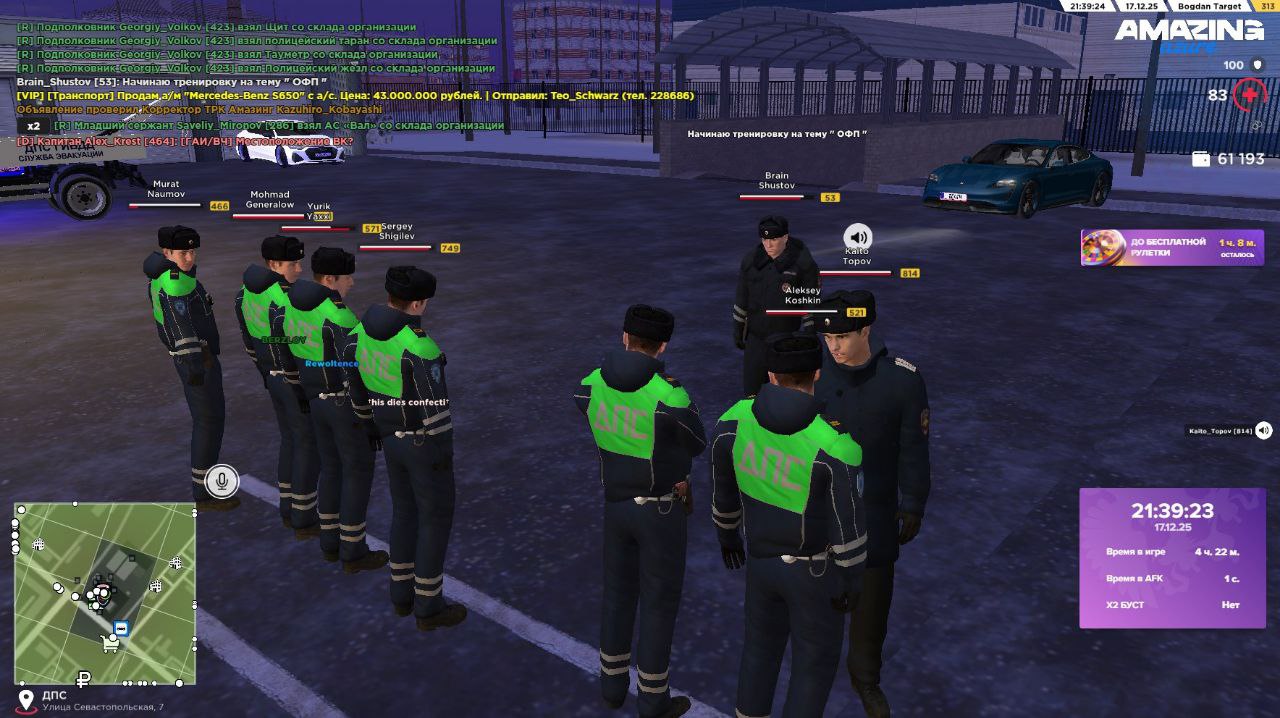The width and height of the screenshot is (1280, 718).
Task: Click the ДПС location pin icon
Action: pos(26,699)
